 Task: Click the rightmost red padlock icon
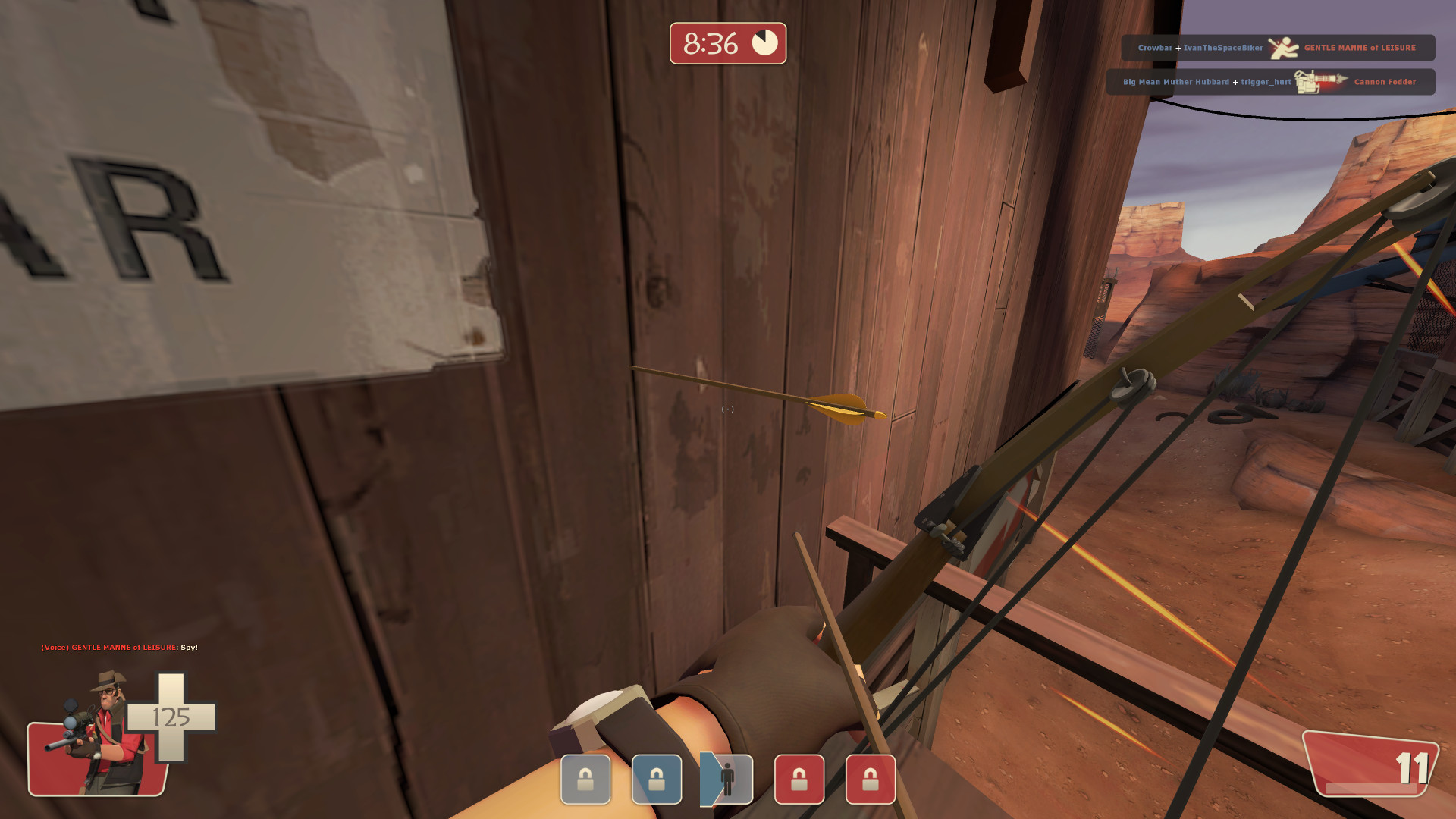pyautogui.click(x=872, y=780)
